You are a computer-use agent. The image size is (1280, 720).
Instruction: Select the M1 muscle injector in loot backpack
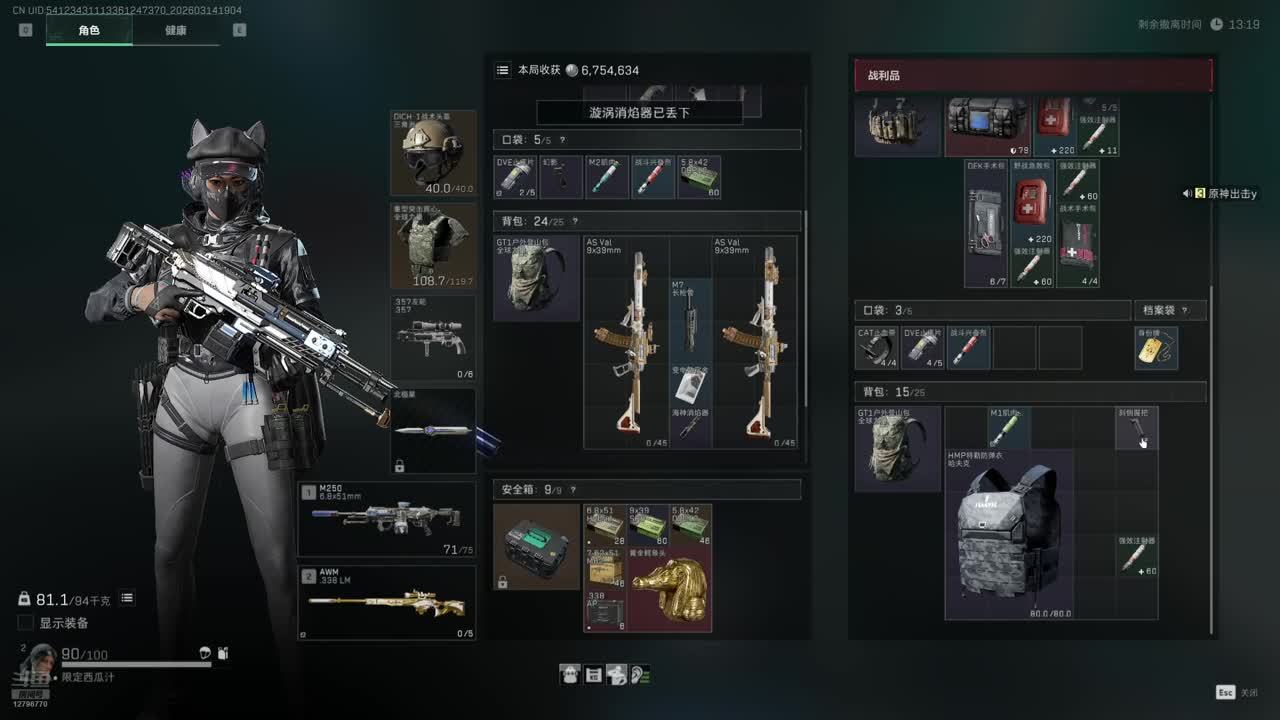[x=1008, y=428]
